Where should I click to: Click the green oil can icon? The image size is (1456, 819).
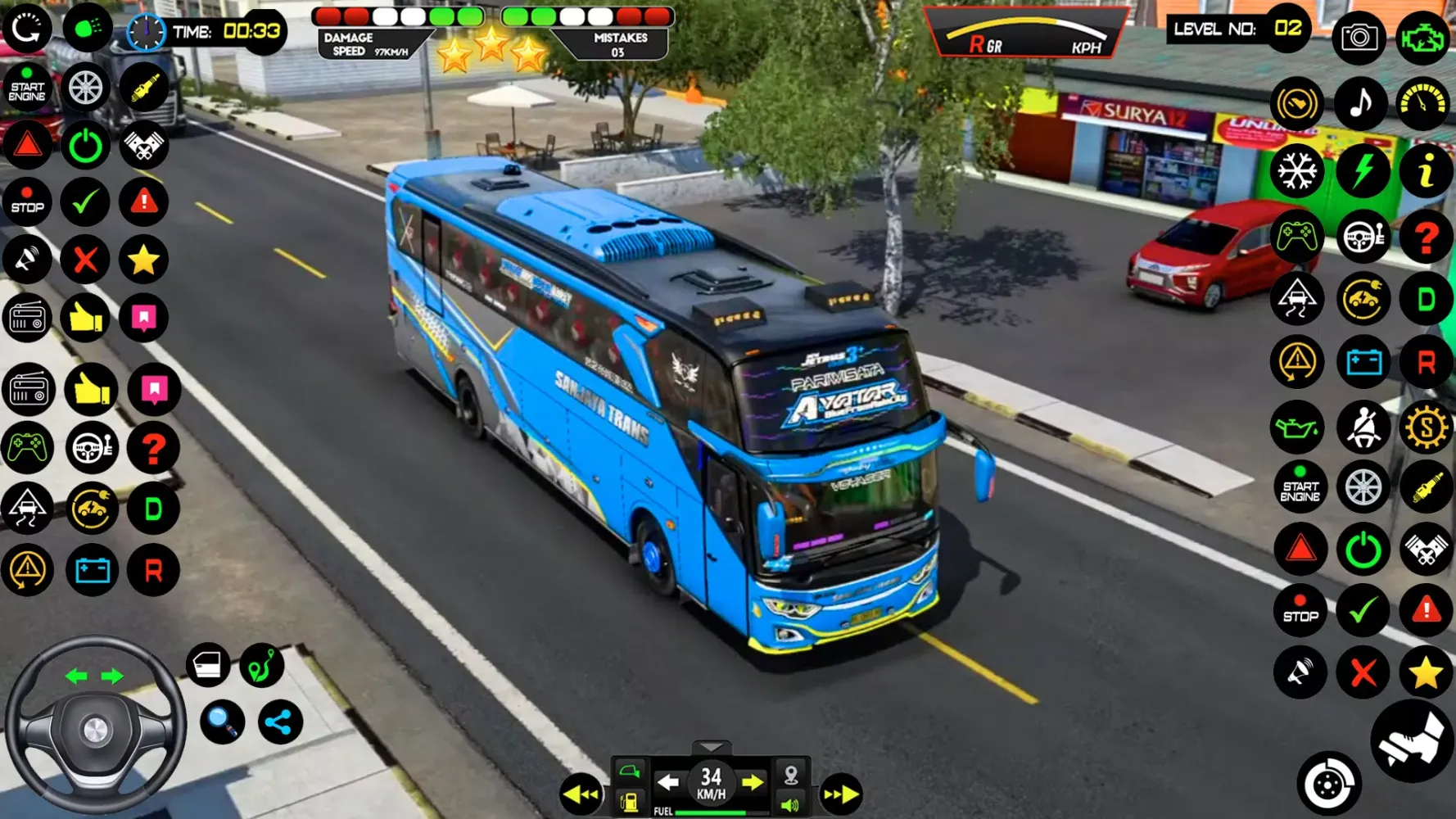(1297, 428)
